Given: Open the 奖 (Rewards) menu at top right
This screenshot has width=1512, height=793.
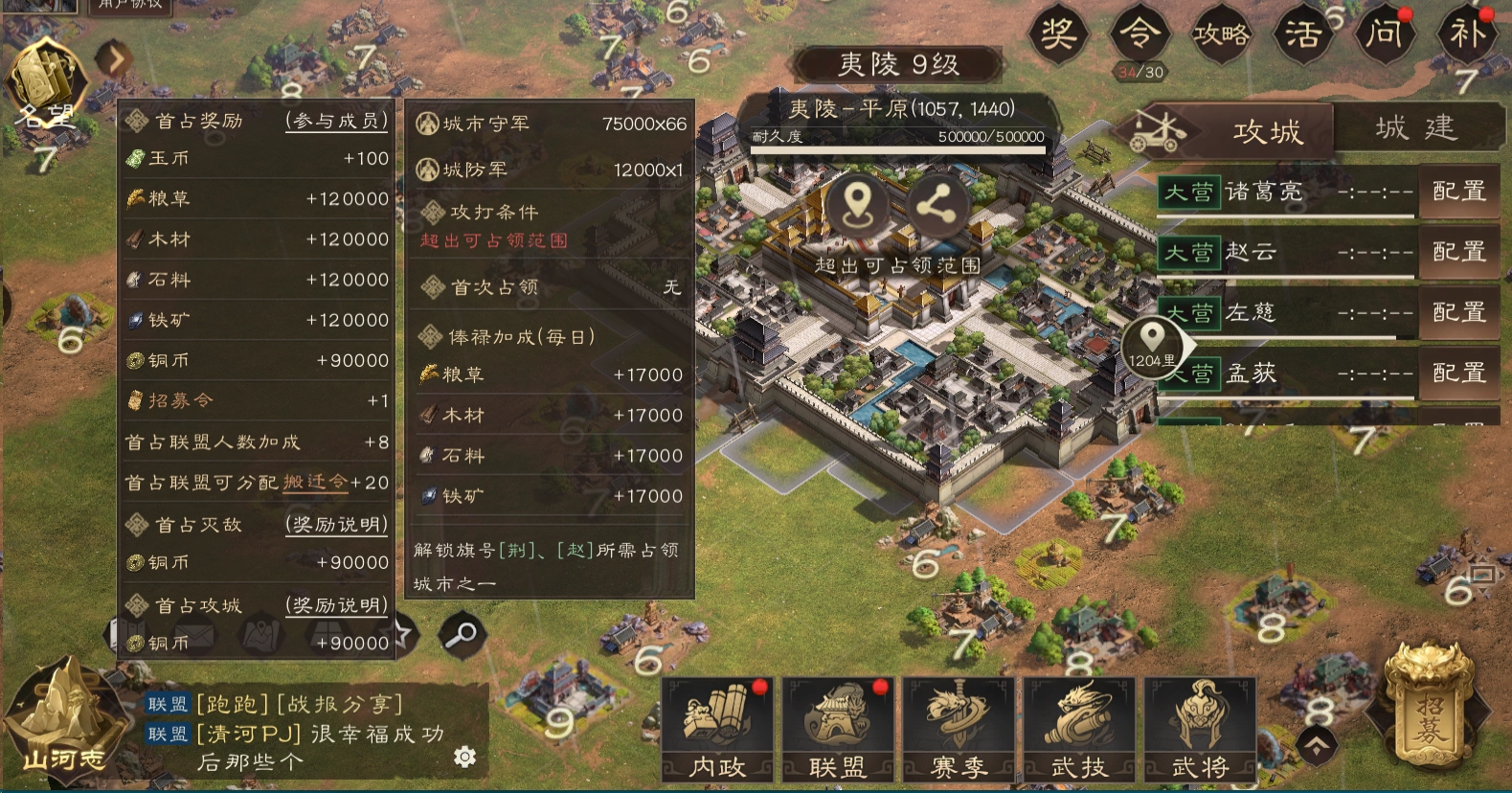Looking at the screenshot, I should pyautogui.click(x=1060, y=35).
